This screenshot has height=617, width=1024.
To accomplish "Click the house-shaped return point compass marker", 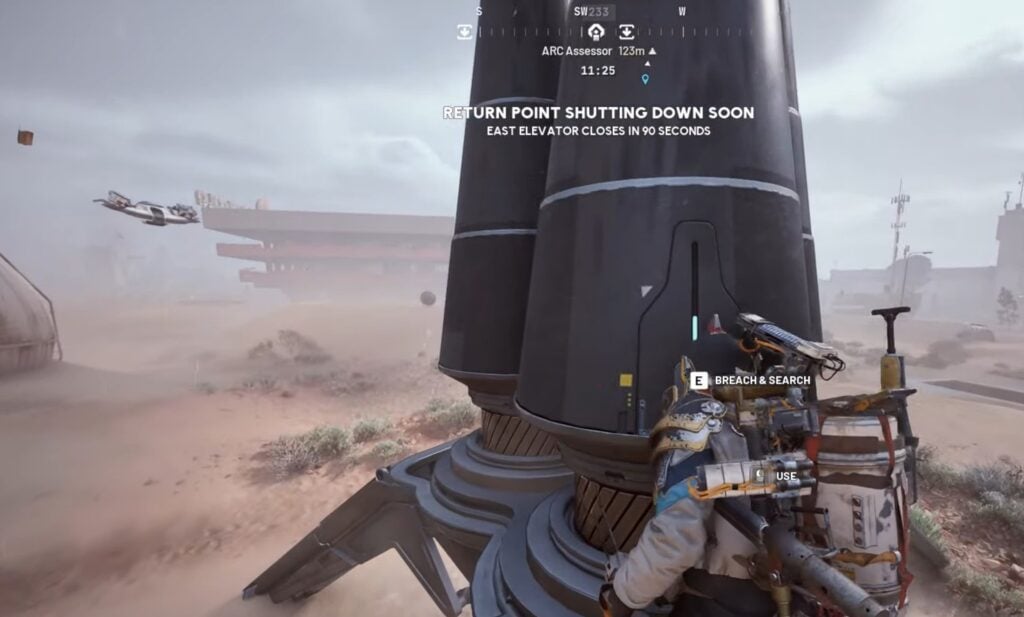I will pyautogui.click(x=596, y=32).
